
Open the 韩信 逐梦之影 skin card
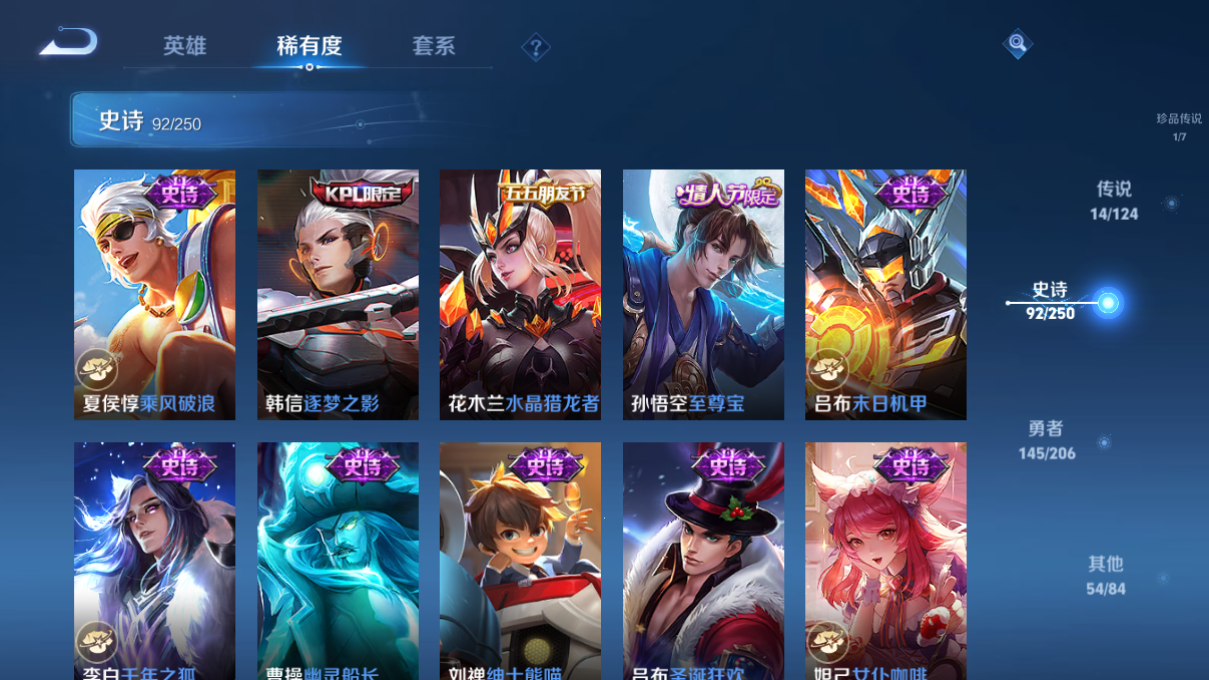[x=338, y=294]
